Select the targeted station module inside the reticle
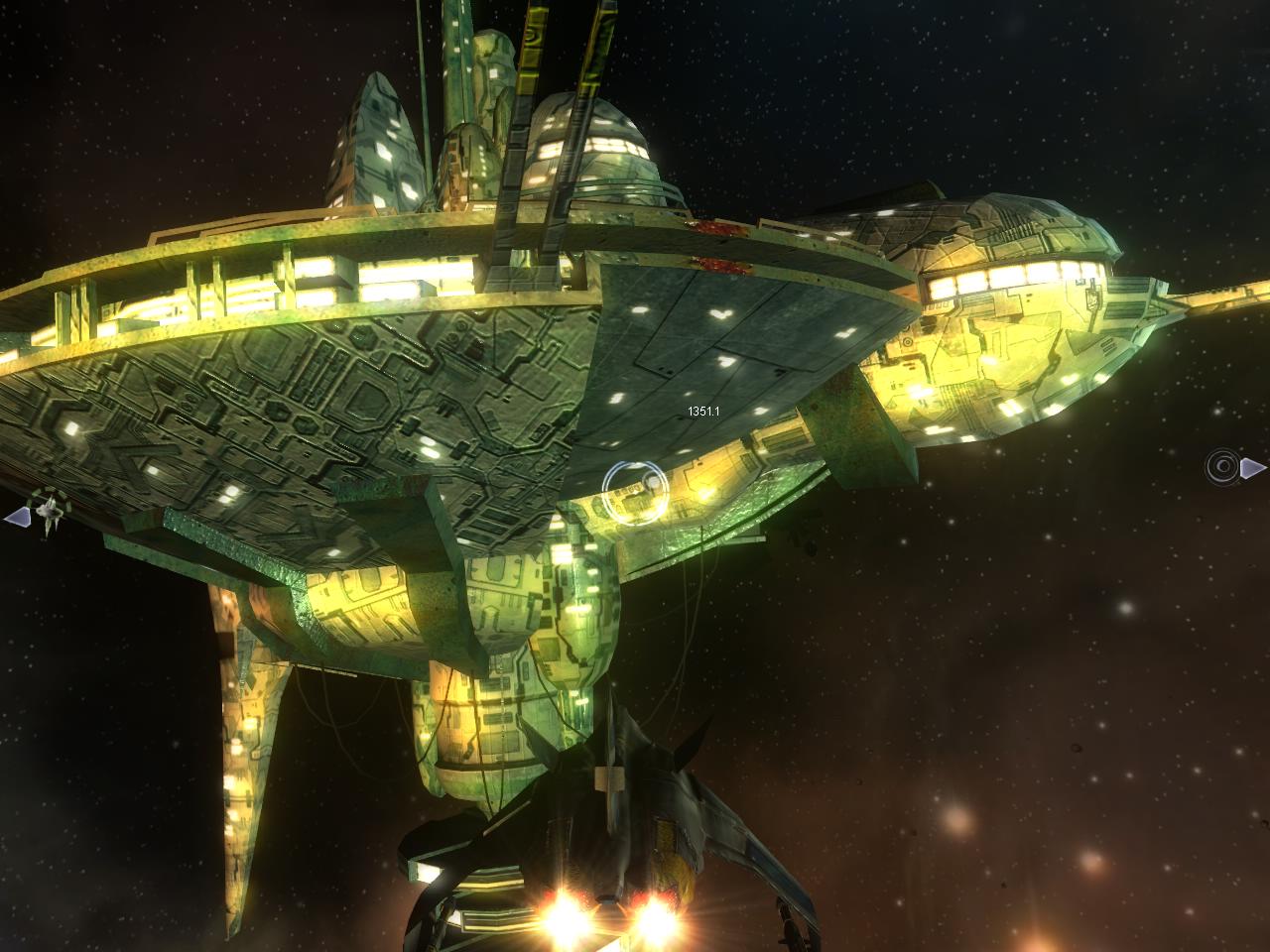1270x952 pixels. [x=633, y=493]
